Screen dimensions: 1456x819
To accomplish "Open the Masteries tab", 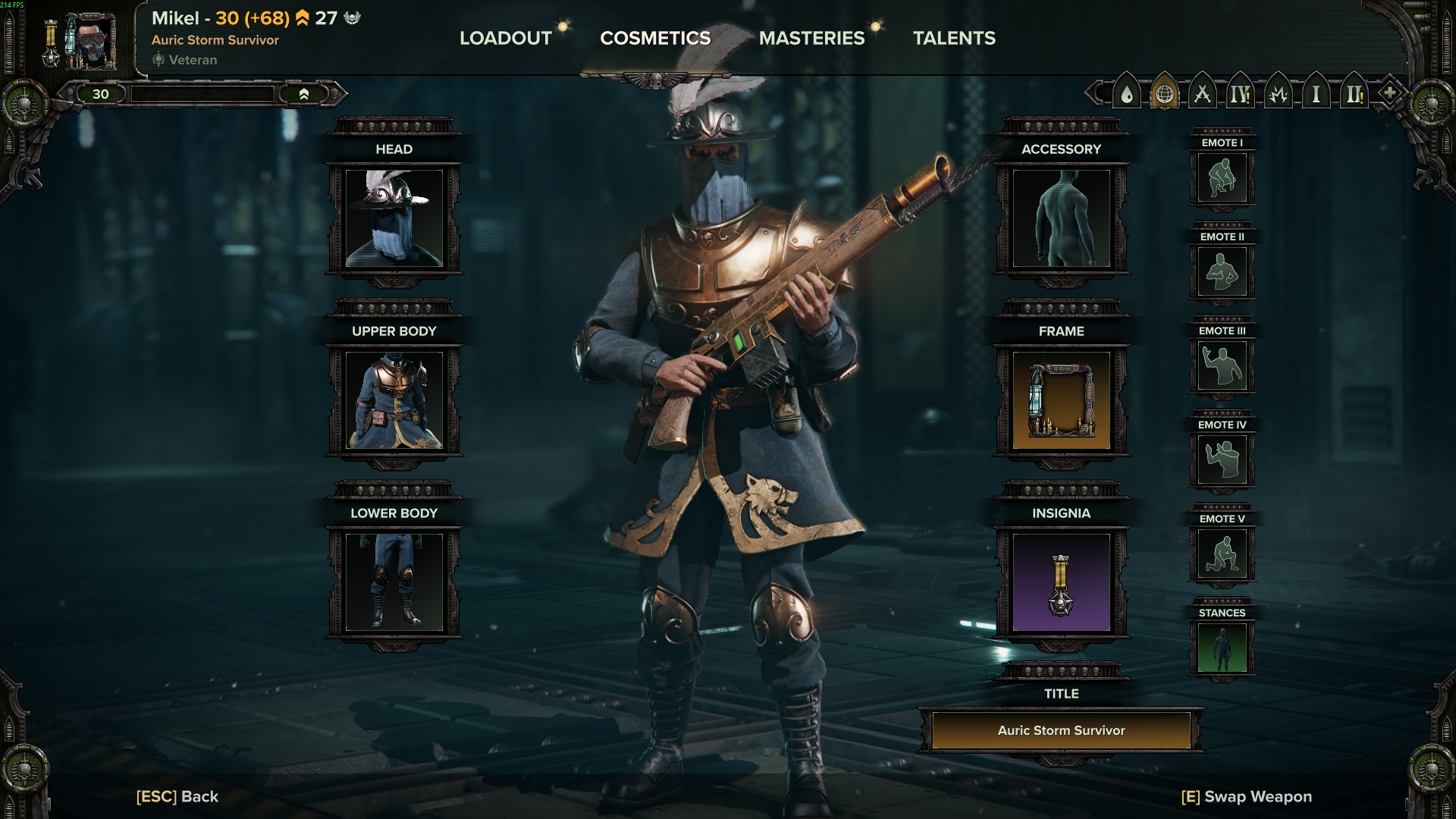I will (811, 38).
